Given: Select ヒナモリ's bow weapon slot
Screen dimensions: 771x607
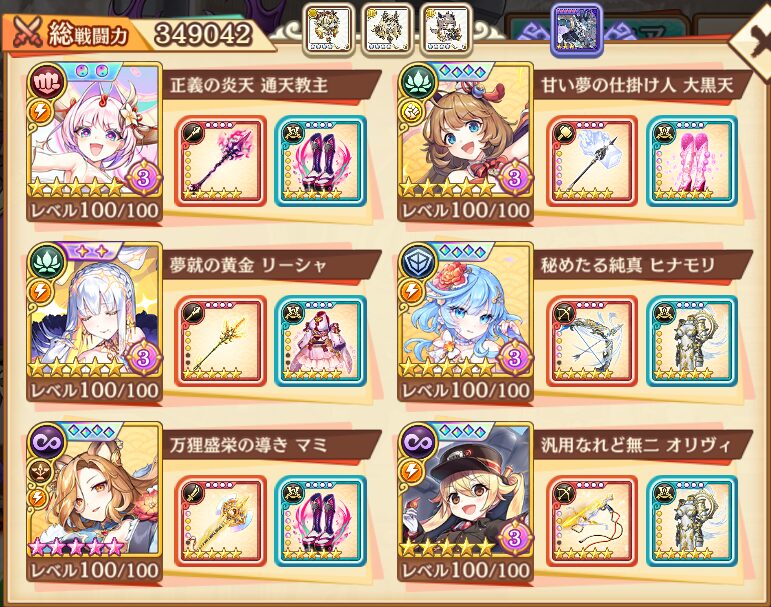Looking at the screenshot, I should (591, 341).
